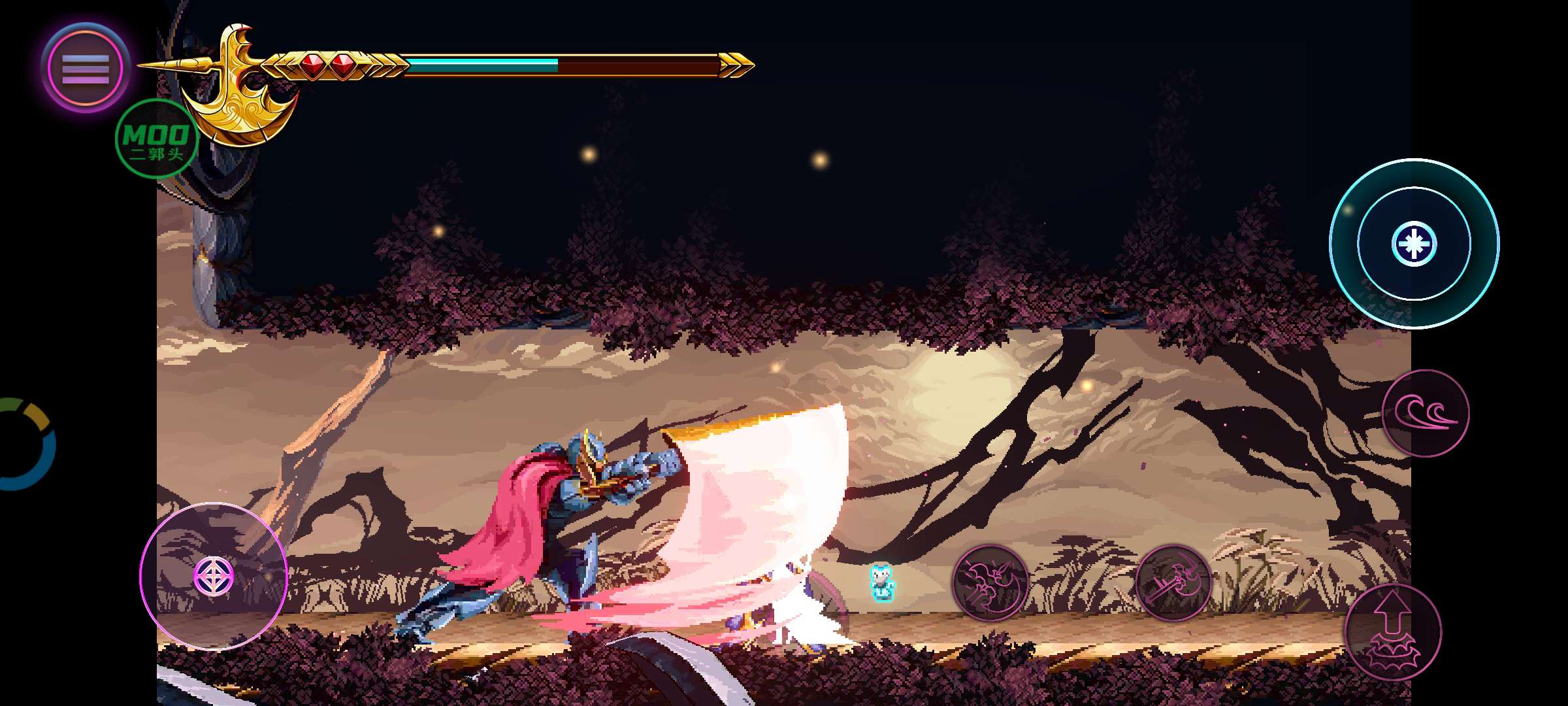Use the double-bladed axe skill
Viewport: 1568px width, 706px height.
(990, 582)
